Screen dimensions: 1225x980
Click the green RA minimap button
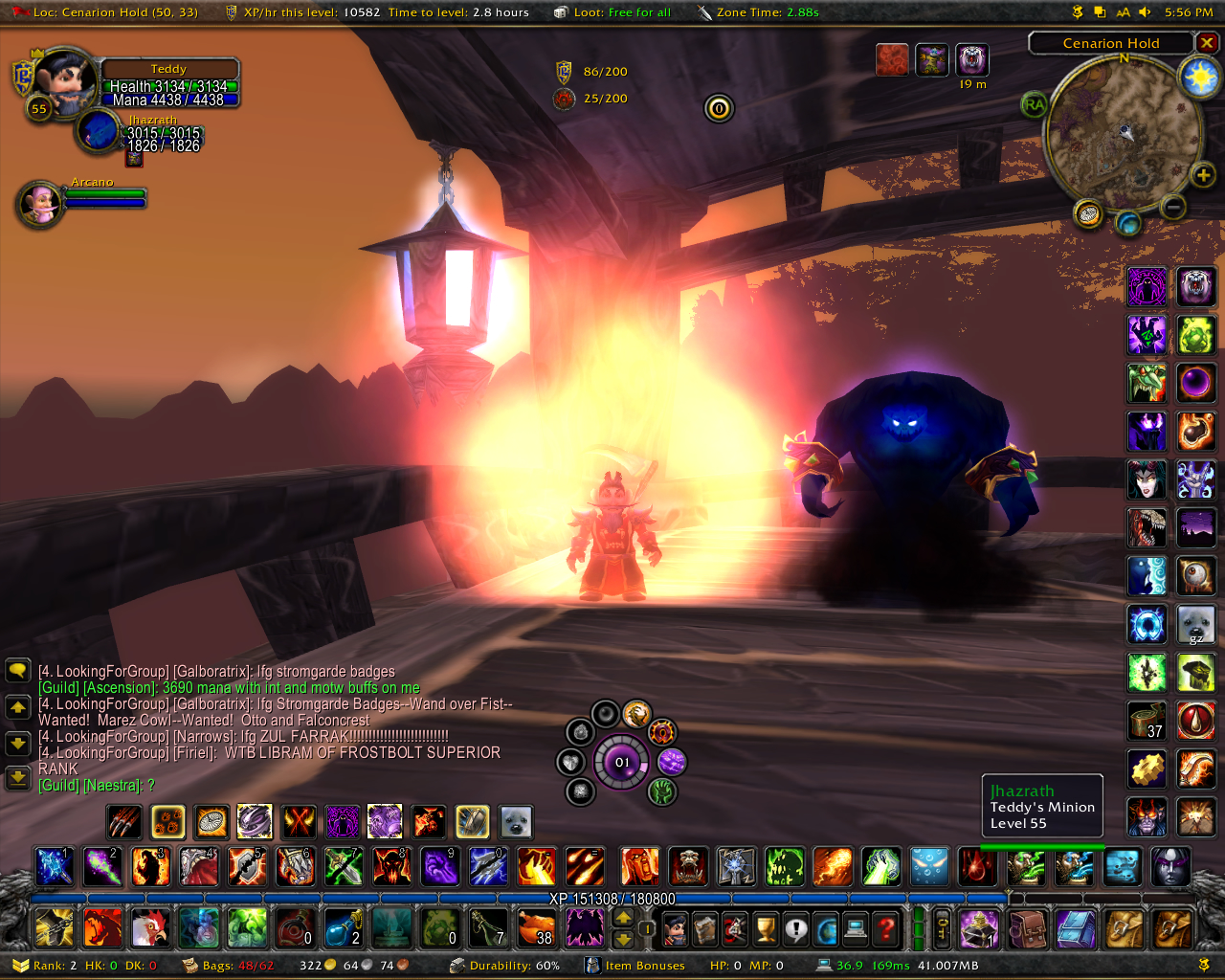(x=1035, y=105)
